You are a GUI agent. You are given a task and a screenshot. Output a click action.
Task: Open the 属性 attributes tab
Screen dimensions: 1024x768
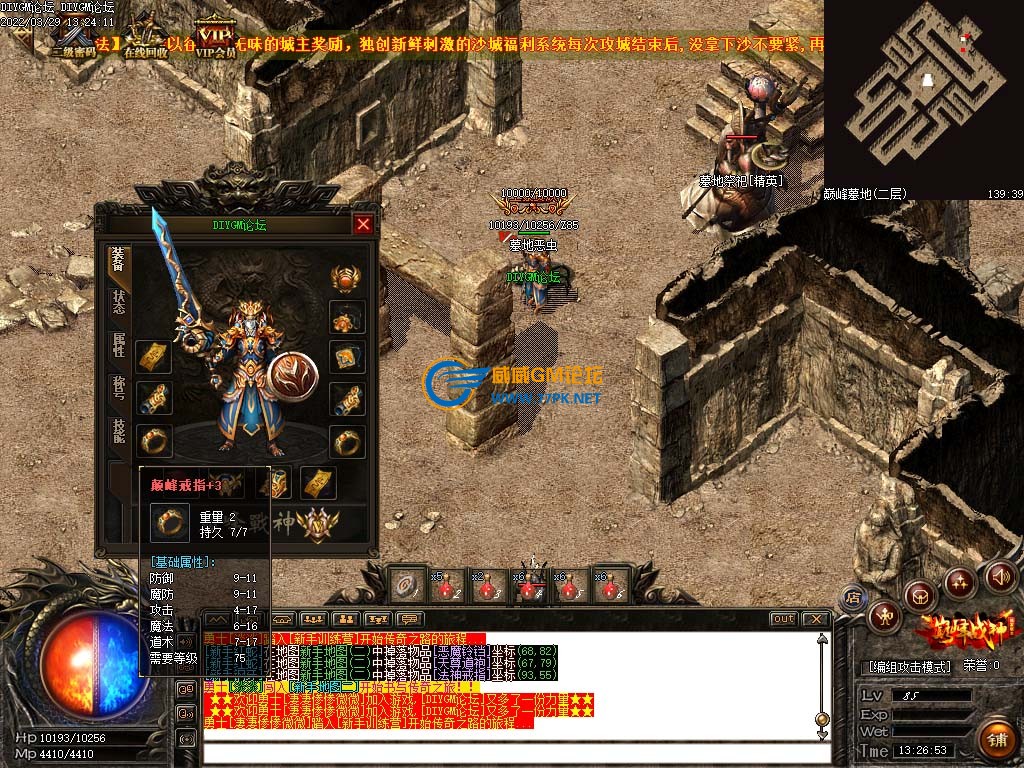point(119,346)
